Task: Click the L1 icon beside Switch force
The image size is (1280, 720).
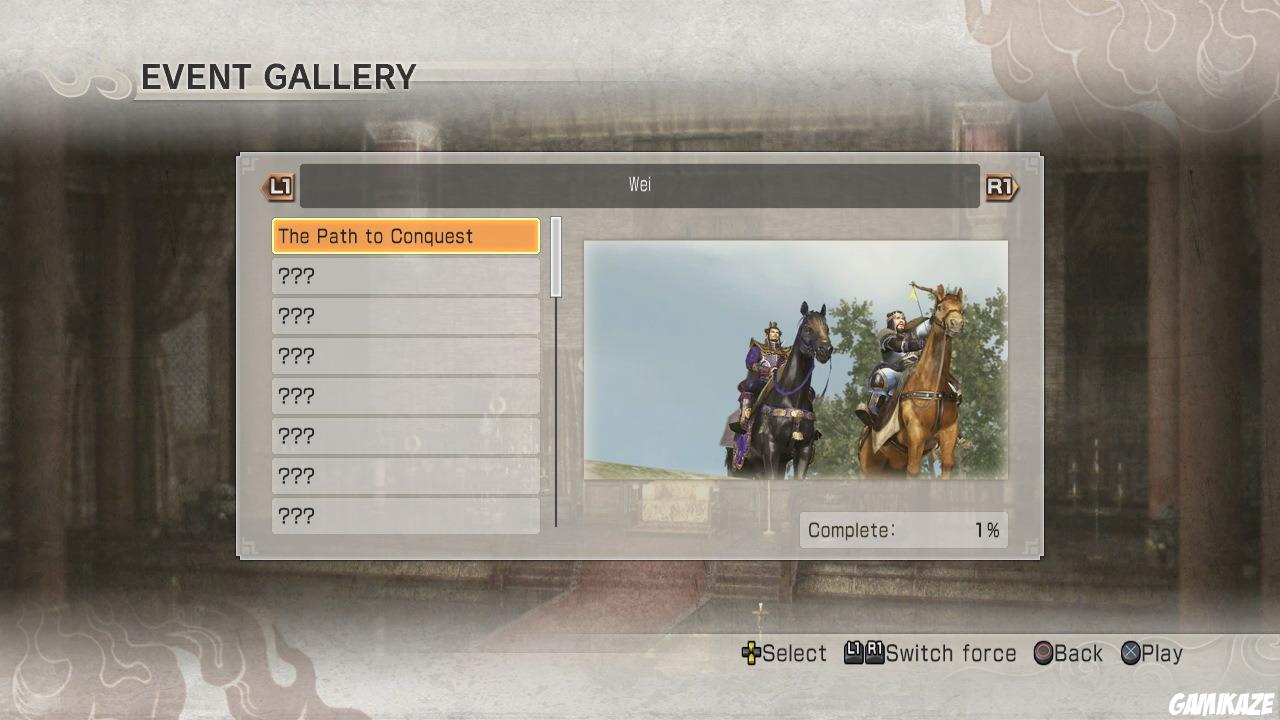Action: [855, 653]
